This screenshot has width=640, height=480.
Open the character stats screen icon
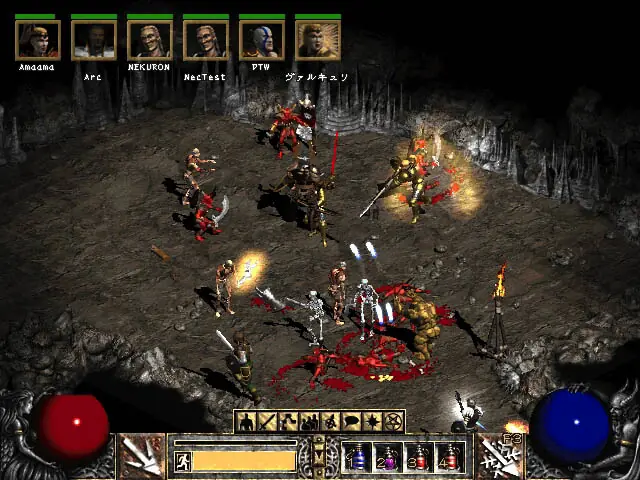245,422
